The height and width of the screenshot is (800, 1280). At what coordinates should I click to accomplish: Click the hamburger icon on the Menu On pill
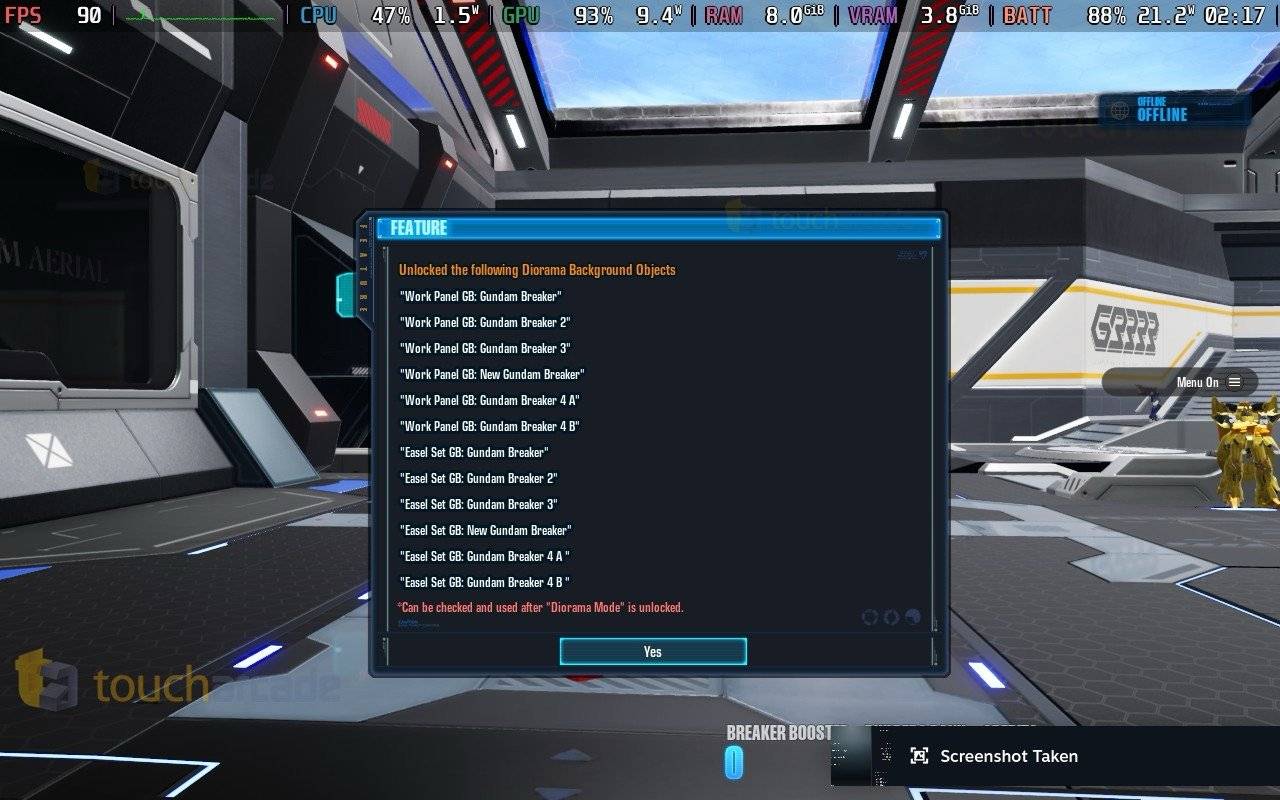click(1235, 382)
